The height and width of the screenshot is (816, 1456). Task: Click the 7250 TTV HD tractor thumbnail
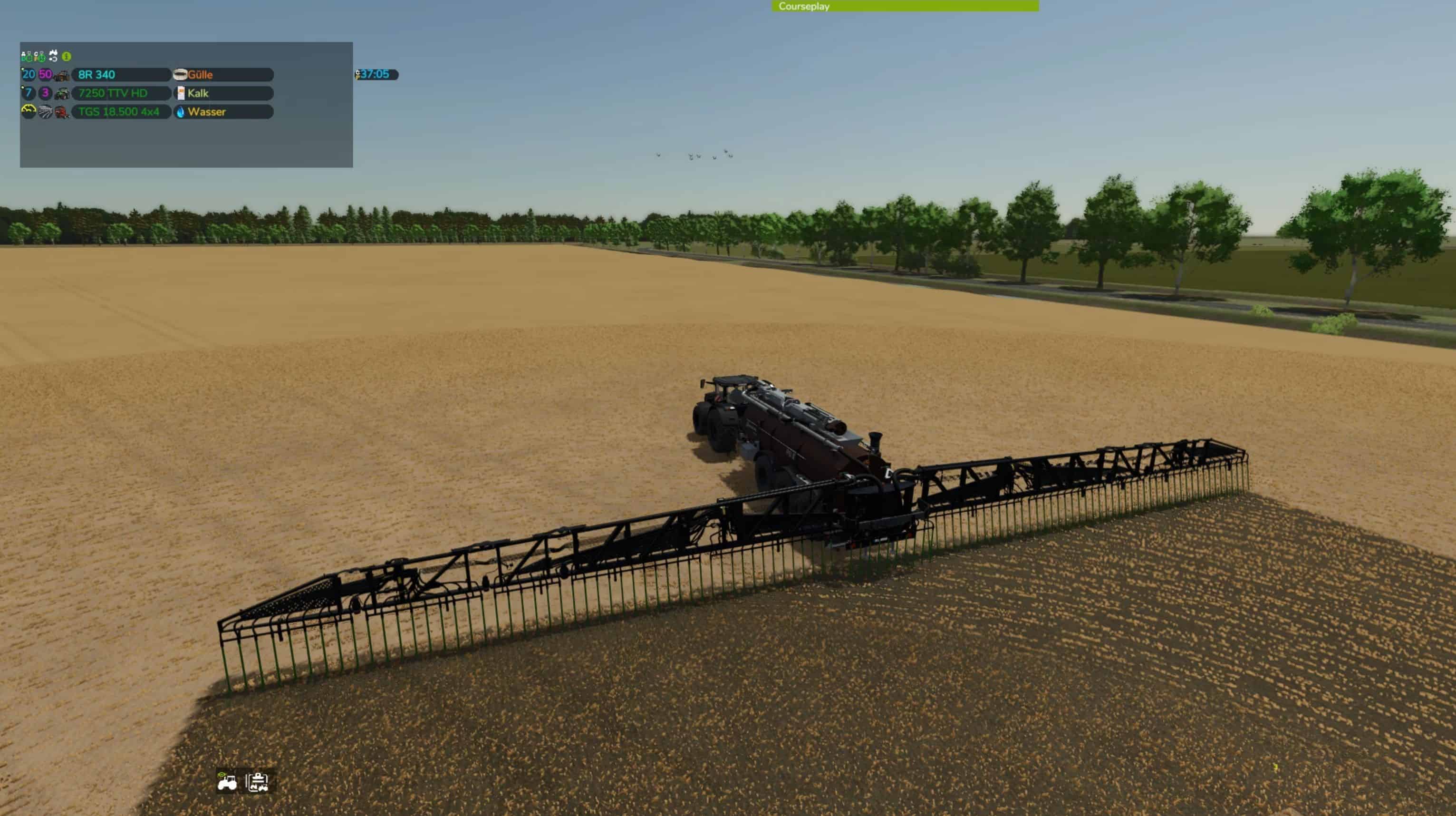click(x=62, y=93)
